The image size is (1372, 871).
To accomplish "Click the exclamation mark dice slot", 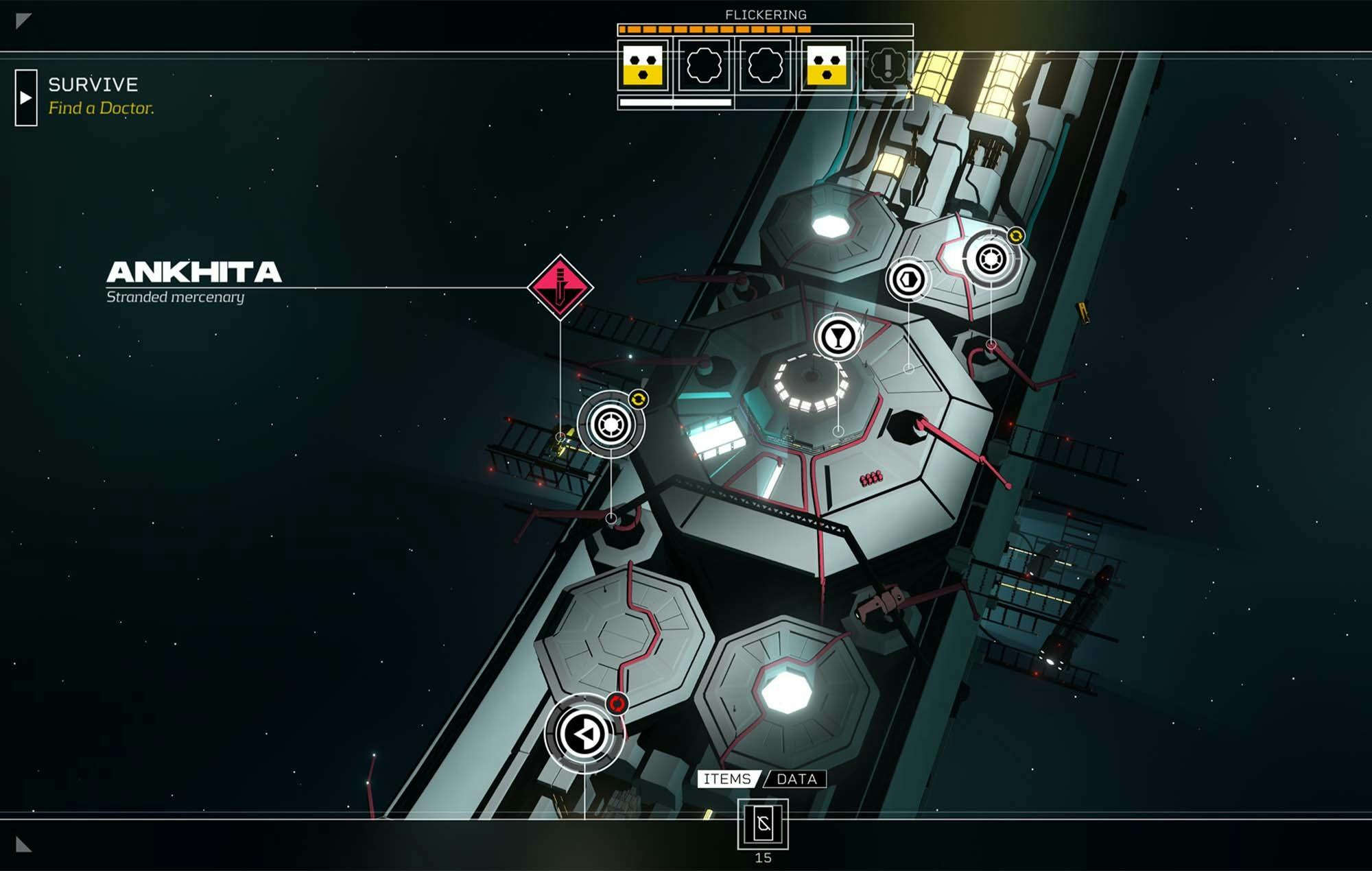I will click(x=887, y=66).
